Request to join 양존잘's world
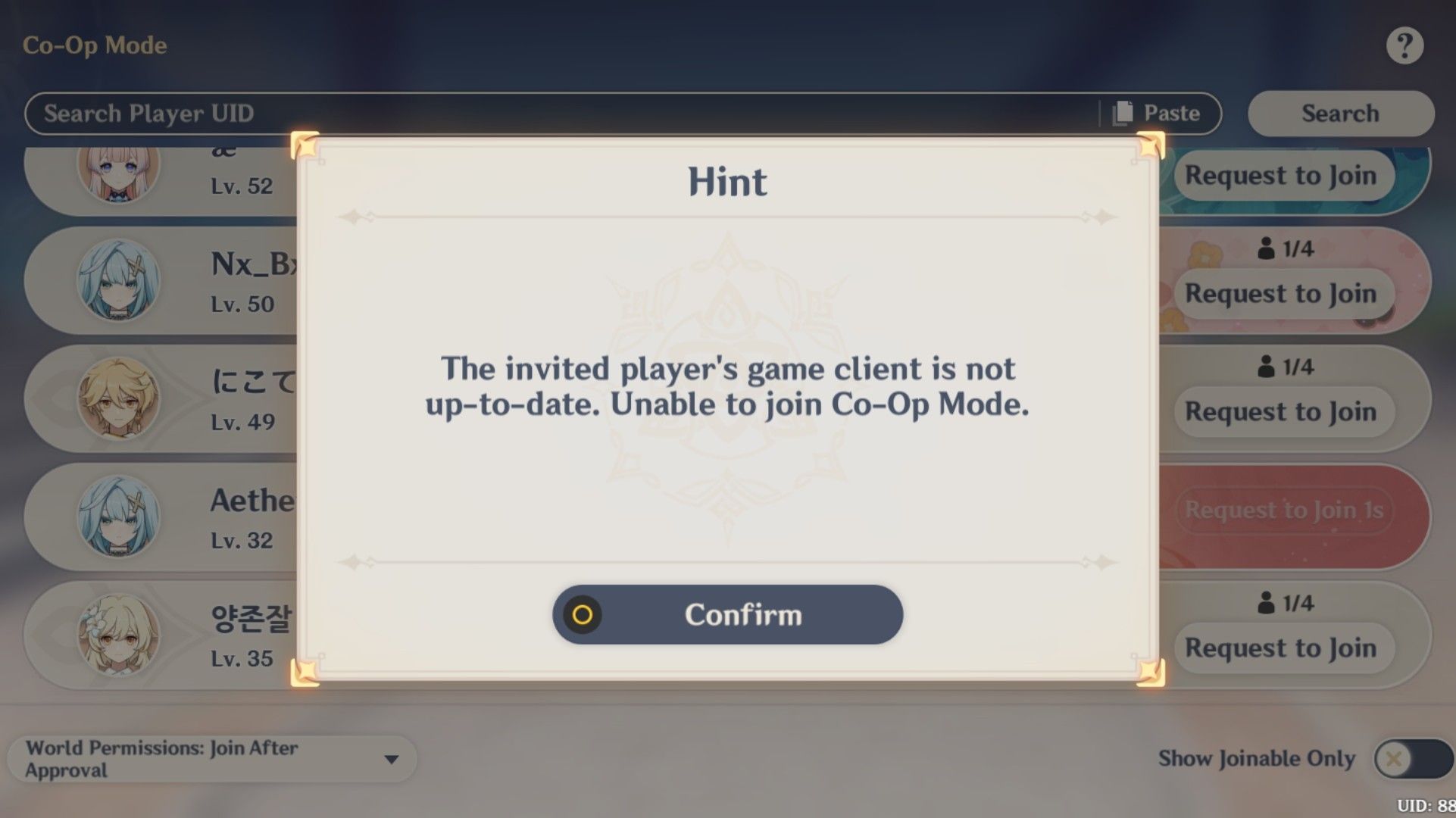The image size is (1456, 818). coord(1283,648)
